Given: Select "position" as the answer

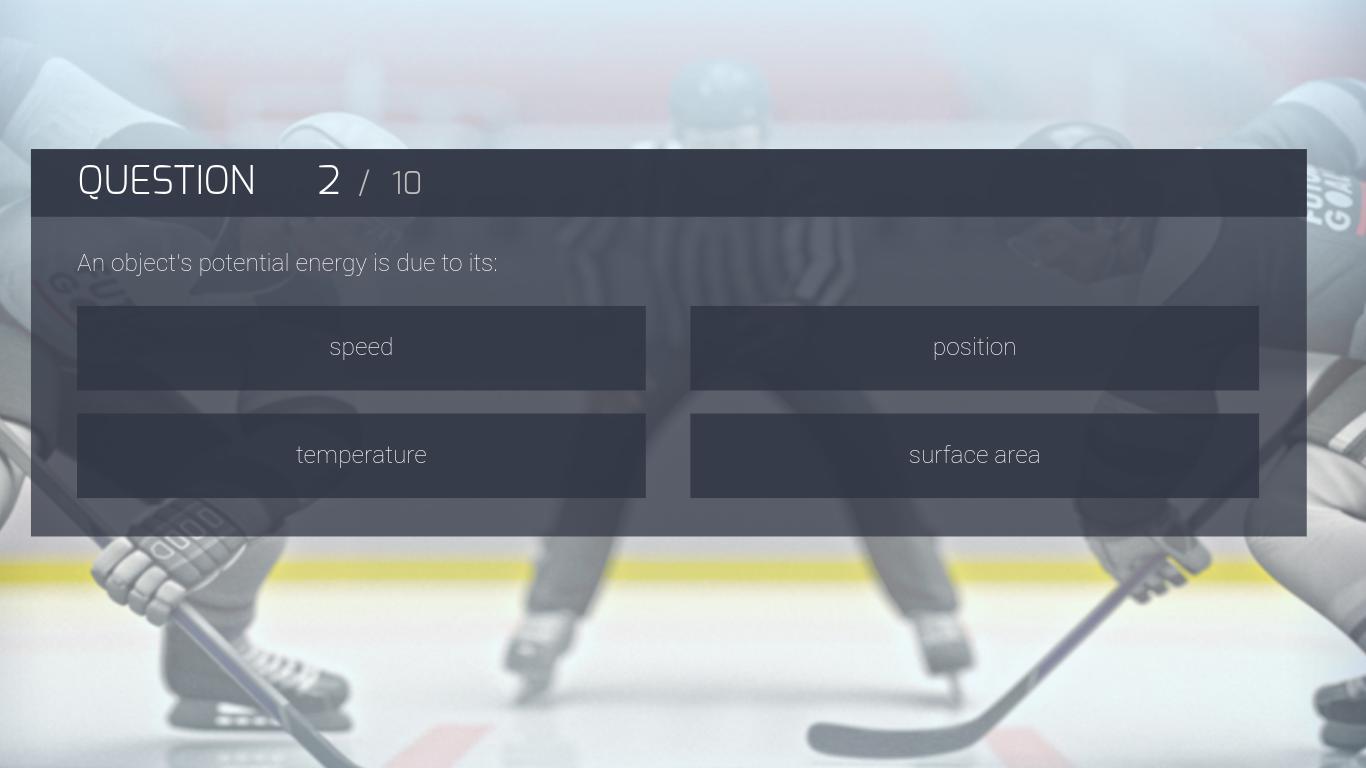Looking at the screenshot, I should point(974,348).
